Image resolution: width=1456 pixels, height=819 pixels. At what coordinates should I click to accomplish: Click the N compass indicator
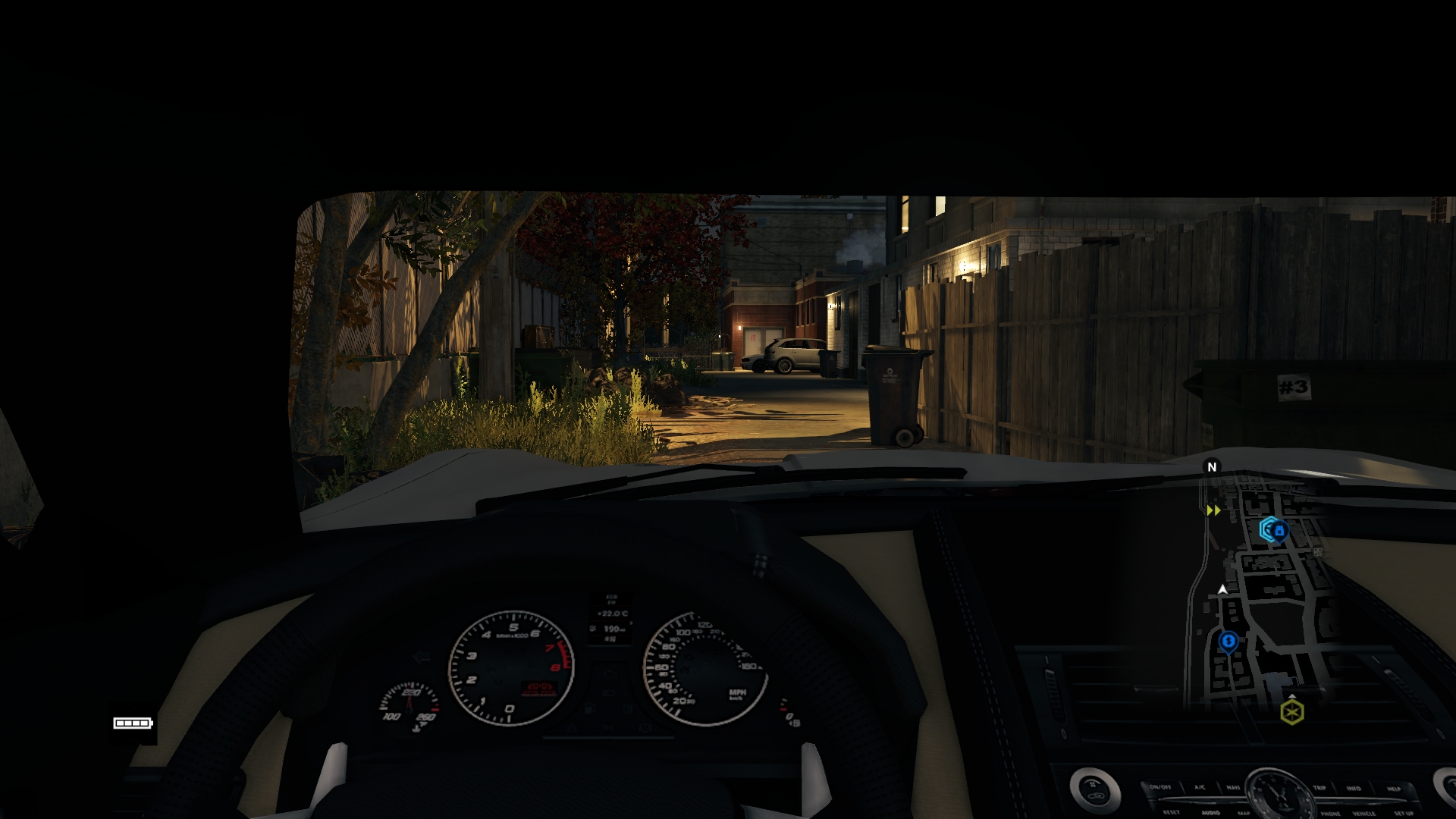click(1212, 467)
